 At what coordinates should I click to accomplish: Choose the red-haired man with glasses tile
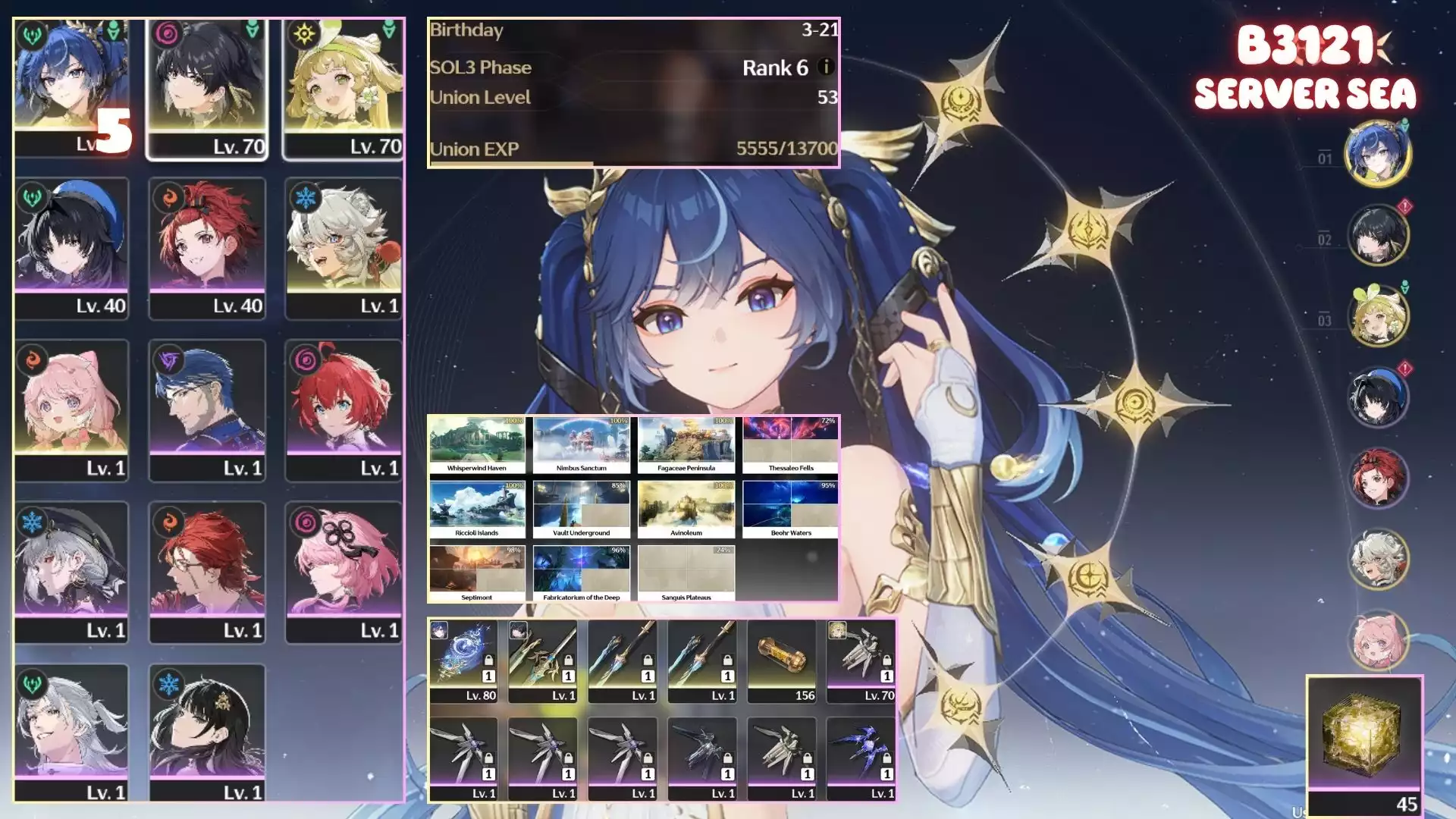click(207, 573)
